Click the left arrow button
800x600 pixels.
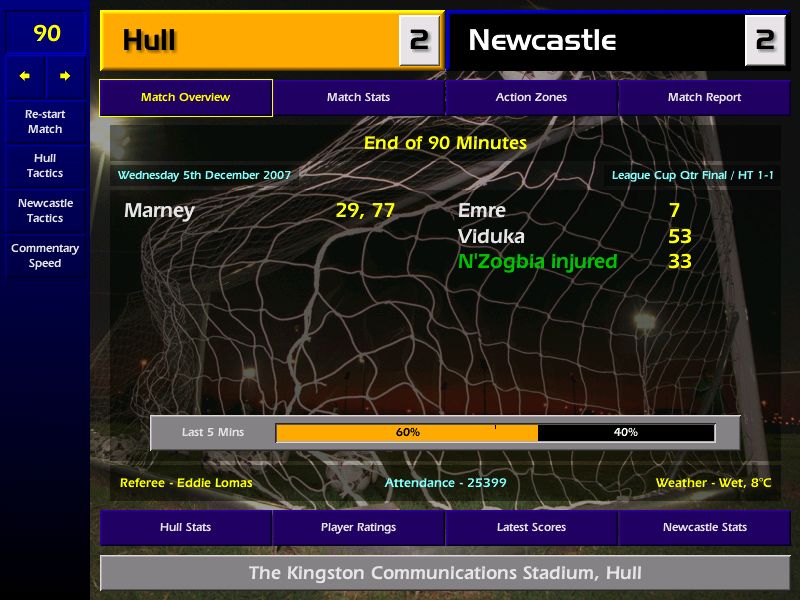tap(25, 76)
